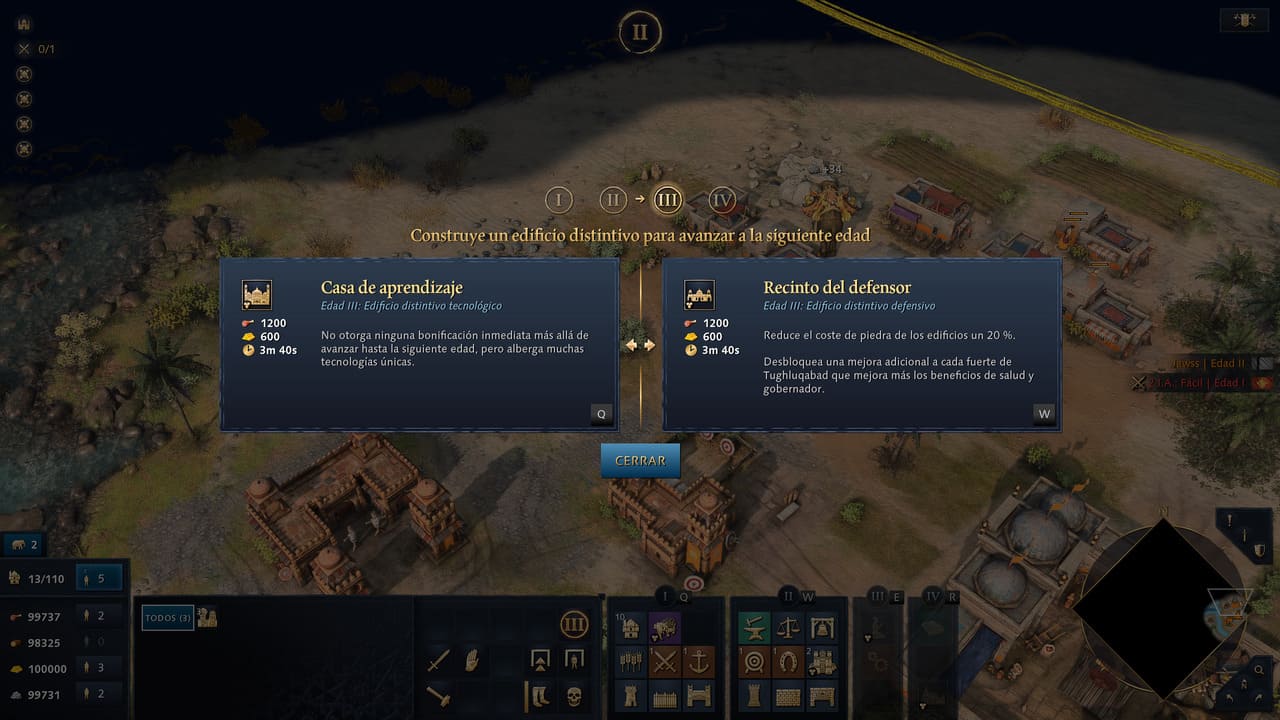Viewport: 1280px width, 720px height.
Task: Select the TODOS (3) group tab
Action: 166,618
